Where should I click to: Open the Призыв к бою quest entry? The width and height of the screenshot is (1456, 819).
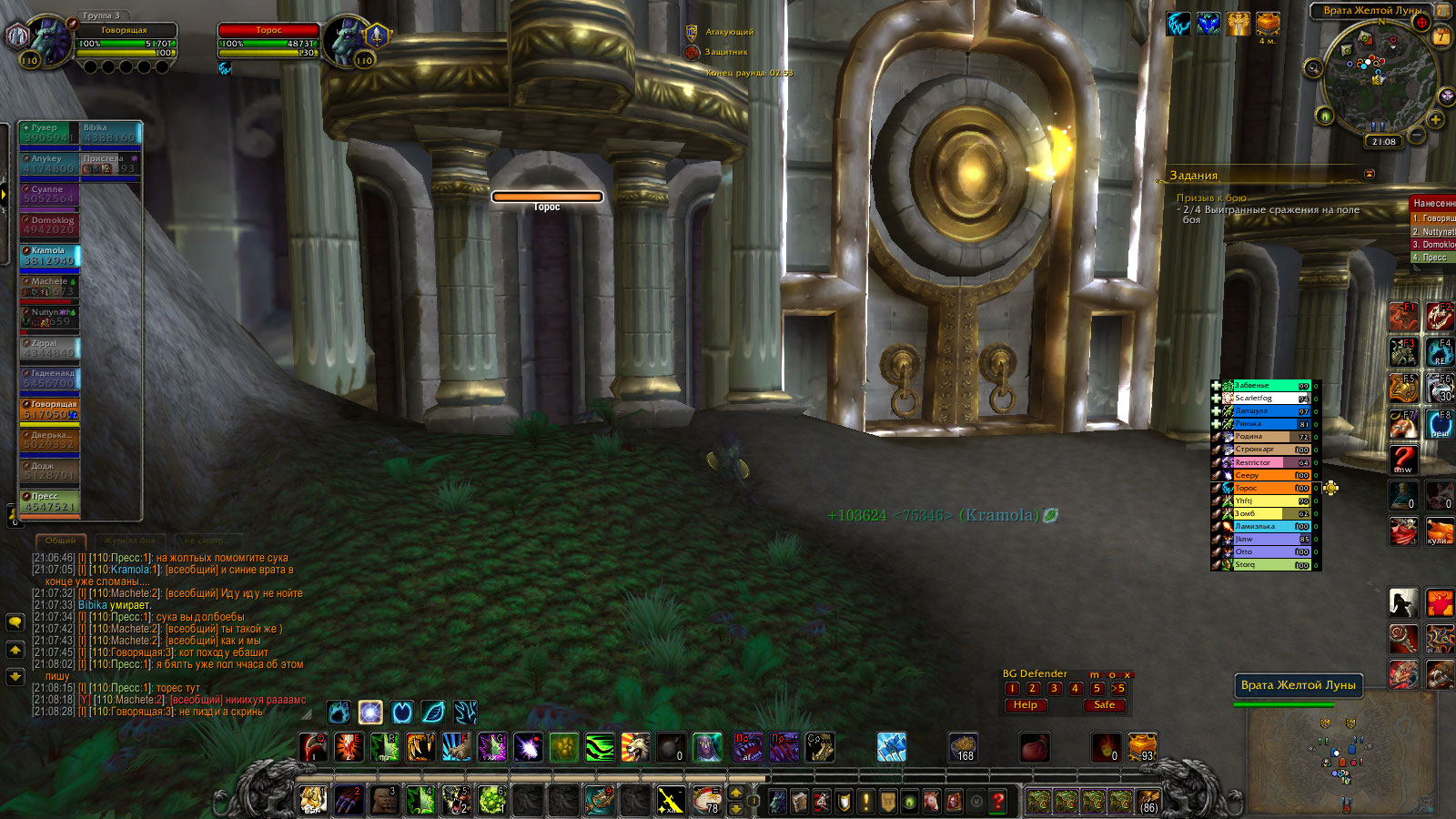tap(1211, 197)
